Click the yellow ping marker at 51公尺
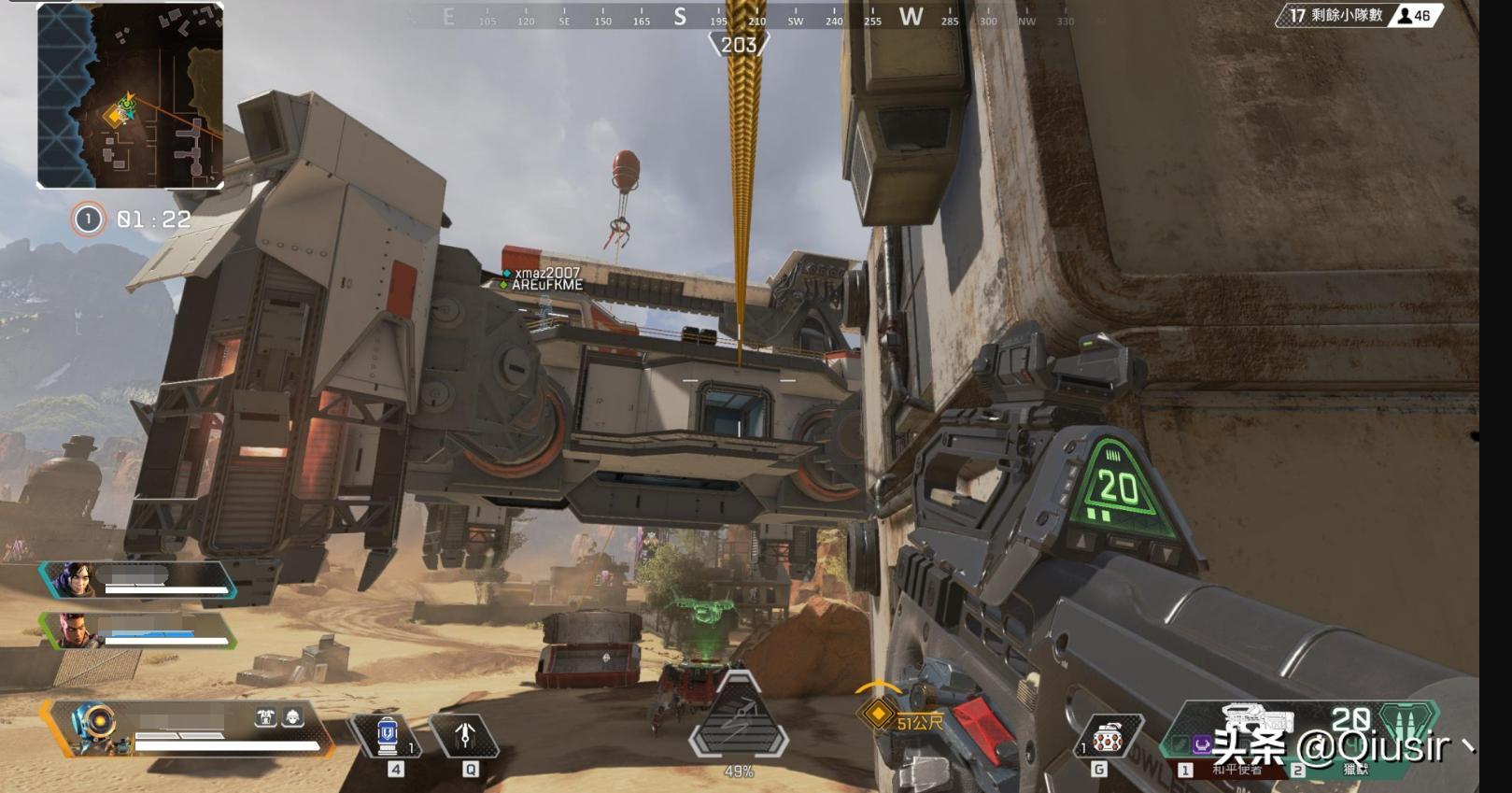 click(877, 715)
